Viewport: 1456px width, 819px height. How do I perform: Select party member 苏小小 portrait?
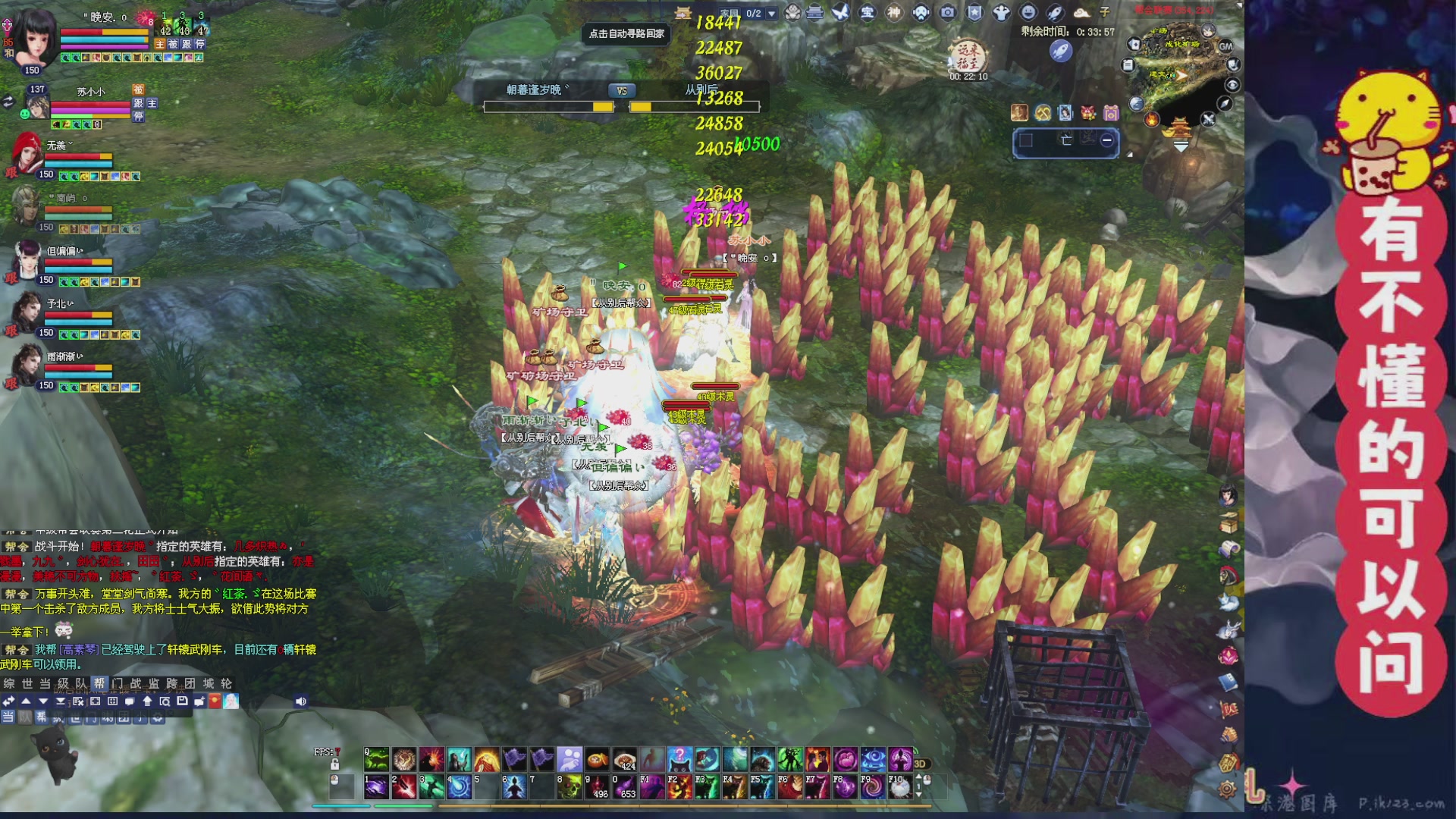click(x=36, y=106)
